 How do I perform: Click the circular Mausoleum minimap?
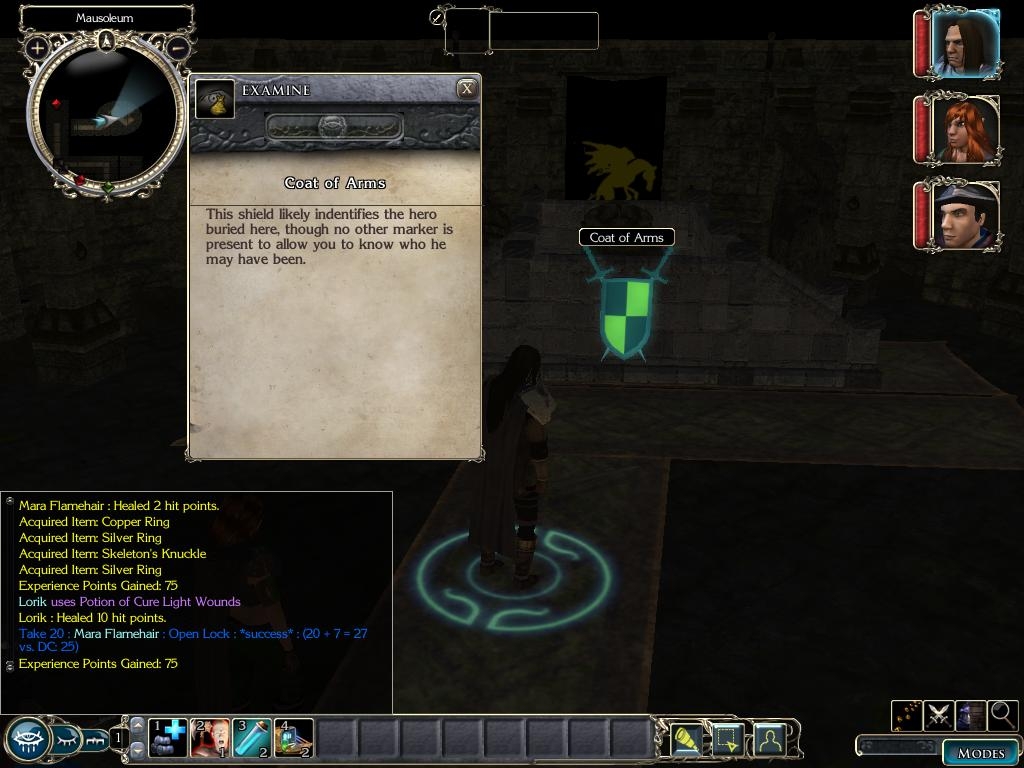pyautogui.click(x=107, y=117)
